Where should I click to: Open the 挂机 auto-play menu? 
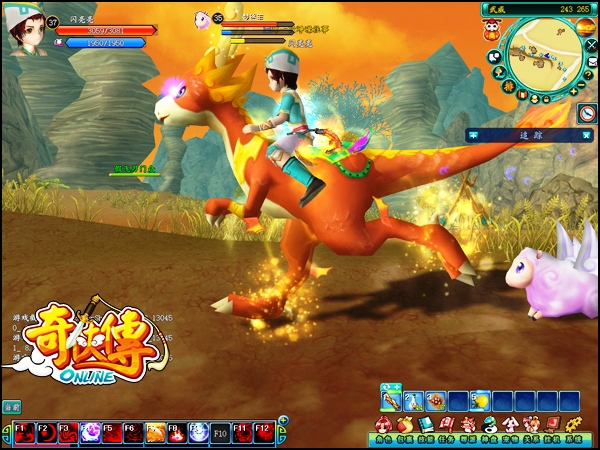pyautogui.click(x=553, y=428)
